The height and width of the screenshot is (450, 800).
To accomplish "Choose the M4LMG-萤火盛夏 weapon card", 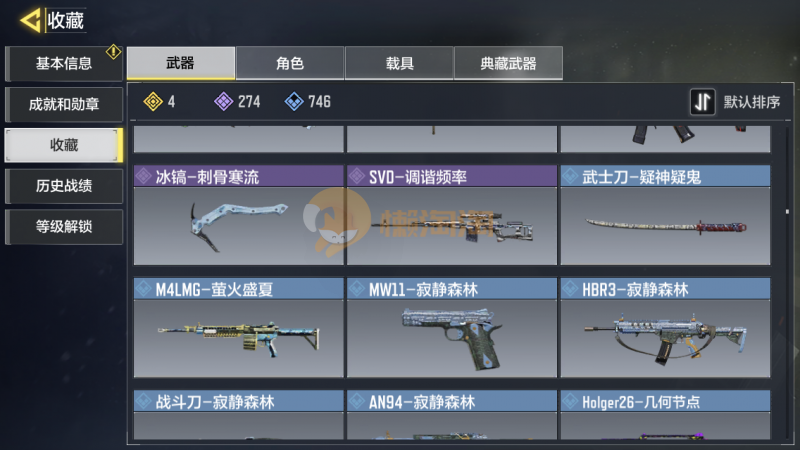I will tap(238, 327).
